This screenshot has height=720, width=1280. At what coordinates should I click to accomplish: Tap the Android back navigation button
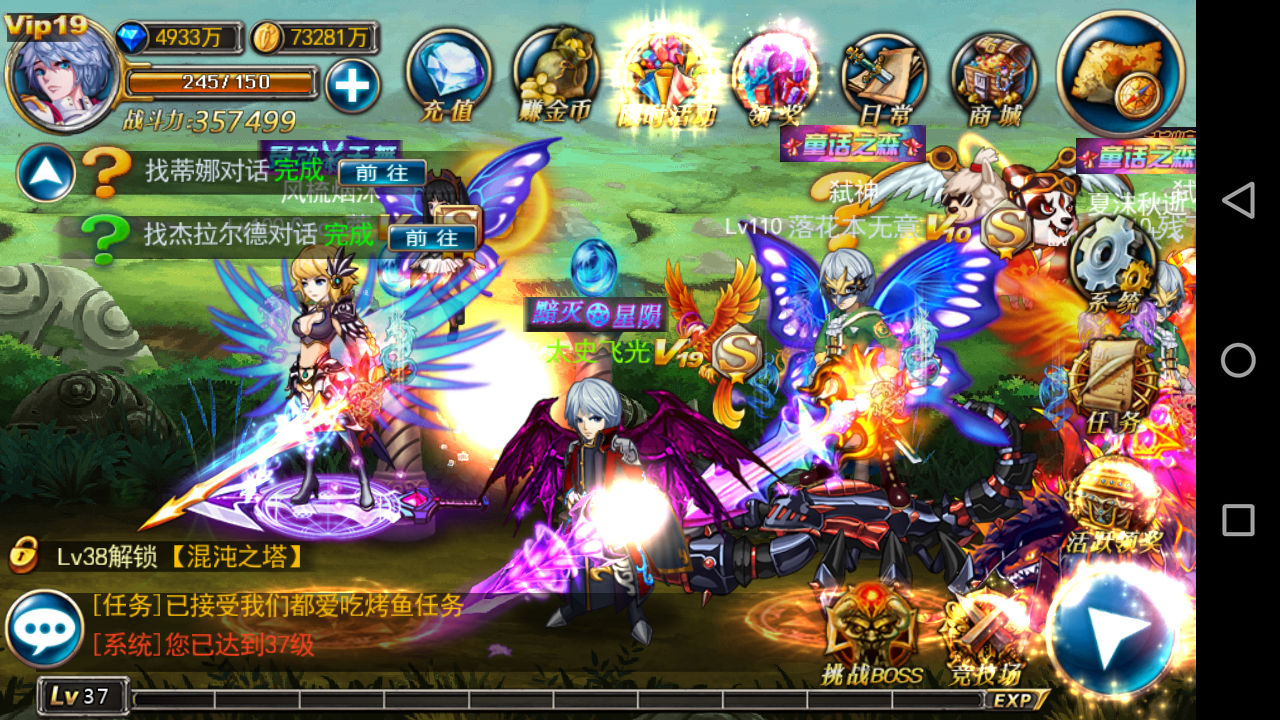[x=1238, y=200]
